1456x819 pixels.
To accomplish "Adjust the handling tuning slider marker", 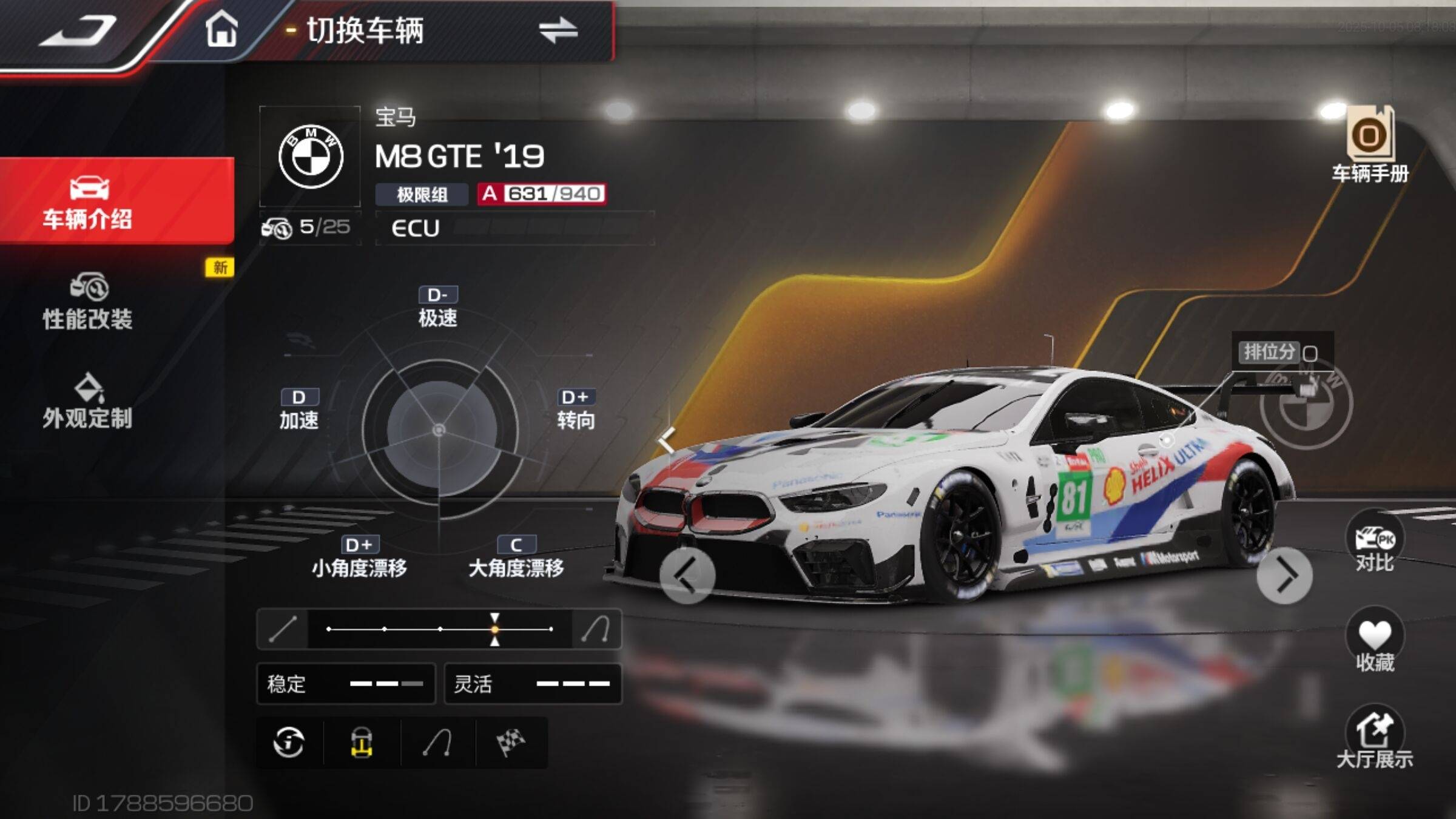I will (x=495, y=629).
